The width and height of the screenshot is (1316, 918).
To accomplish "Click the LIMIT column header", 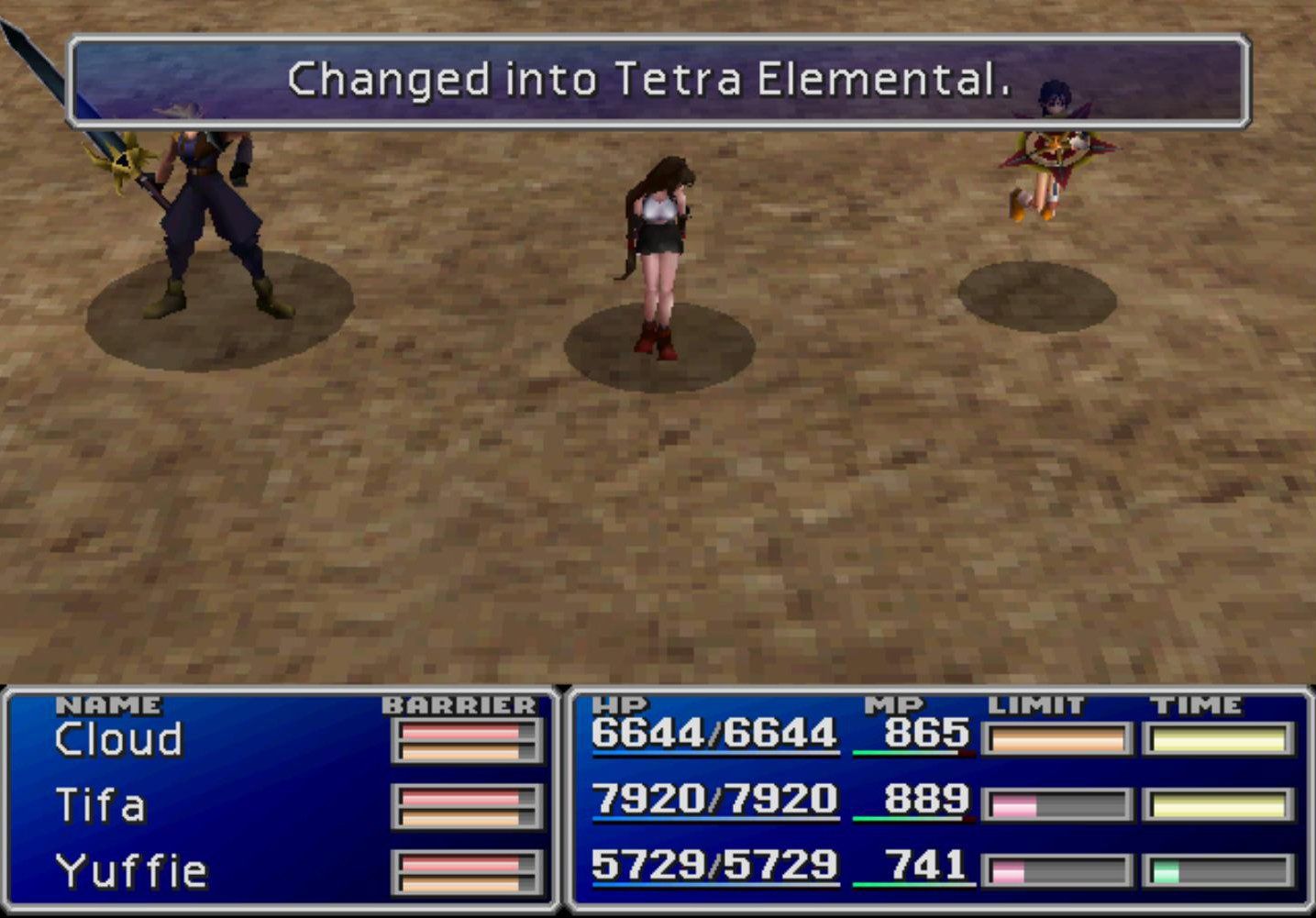I will click(1032, 704).
